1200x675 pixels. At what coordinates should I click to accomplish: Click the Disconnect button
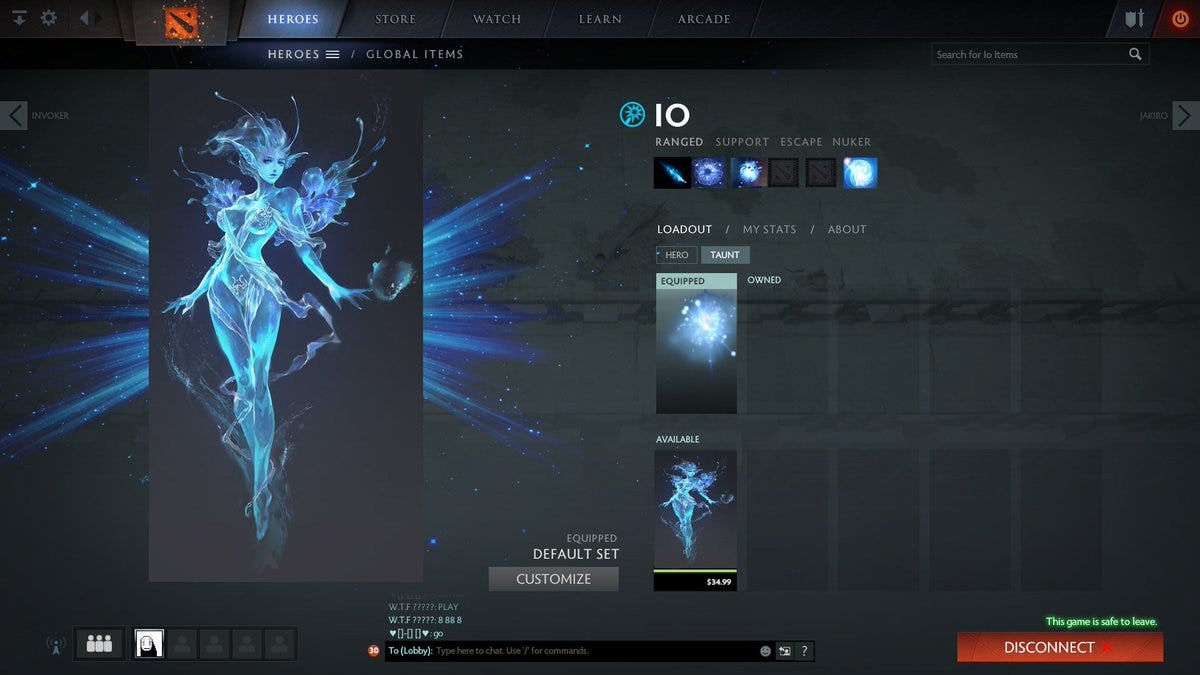pyautogui.click(x=1059, y=647)
